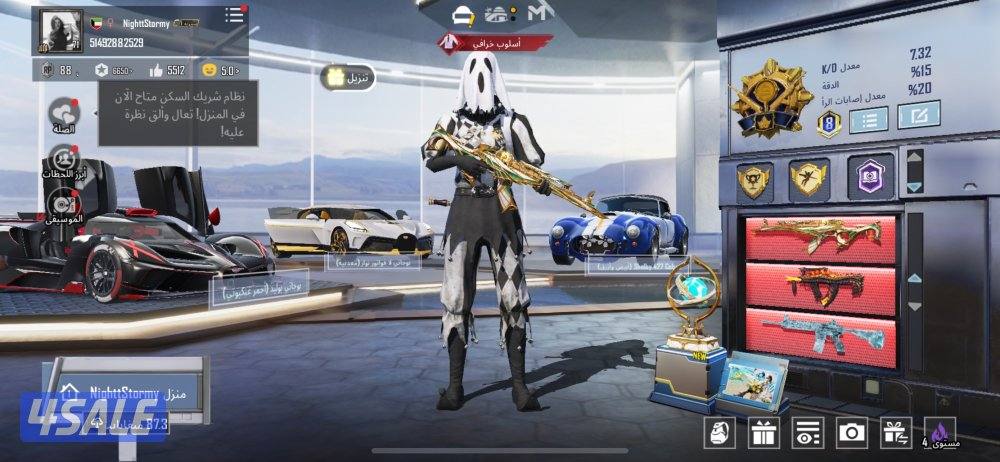
Task: Choose the gold rifle skin in the red rack
Action: [820, 238]
